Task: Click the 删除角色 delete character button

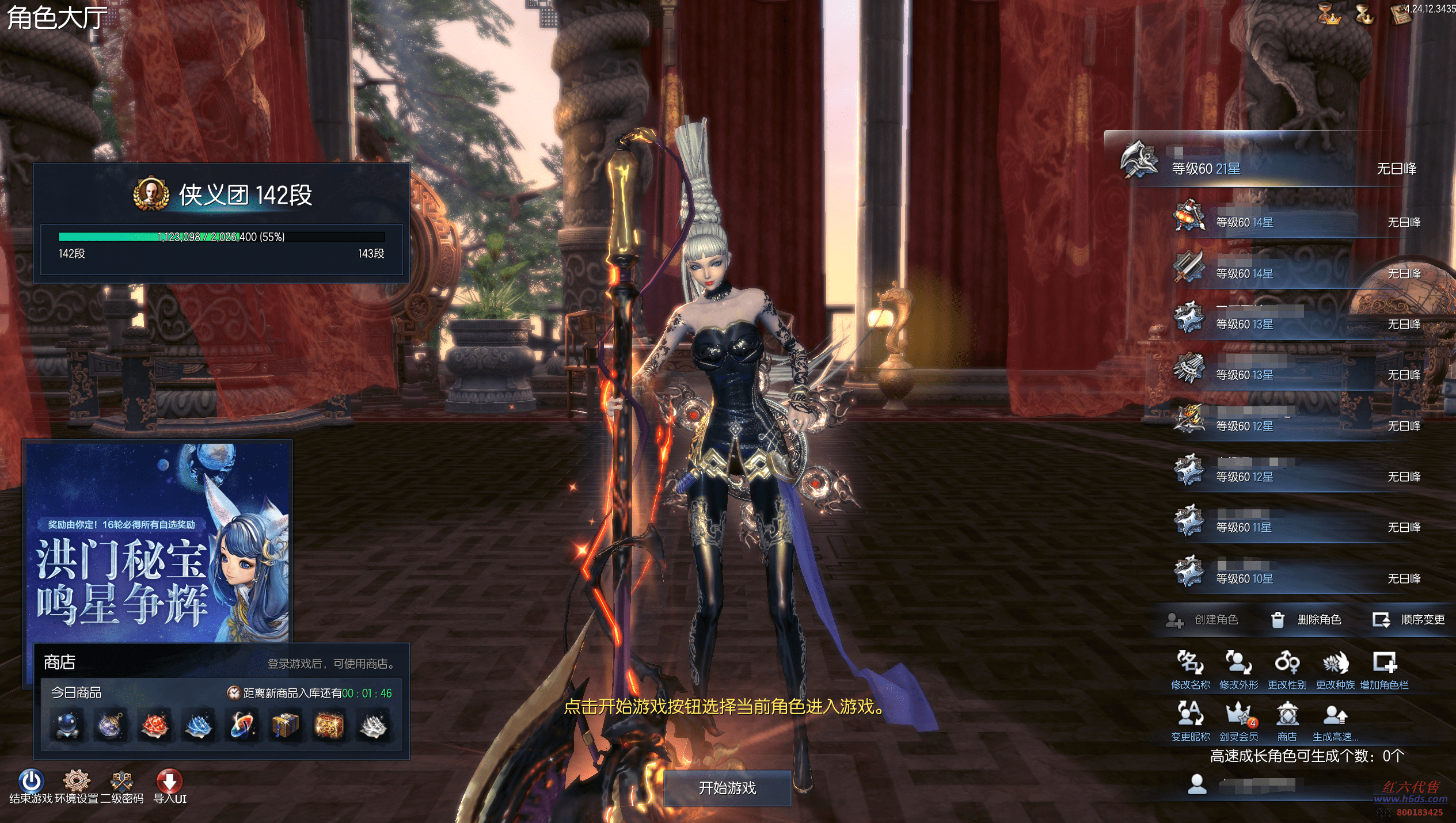Action: [1306, 620]
